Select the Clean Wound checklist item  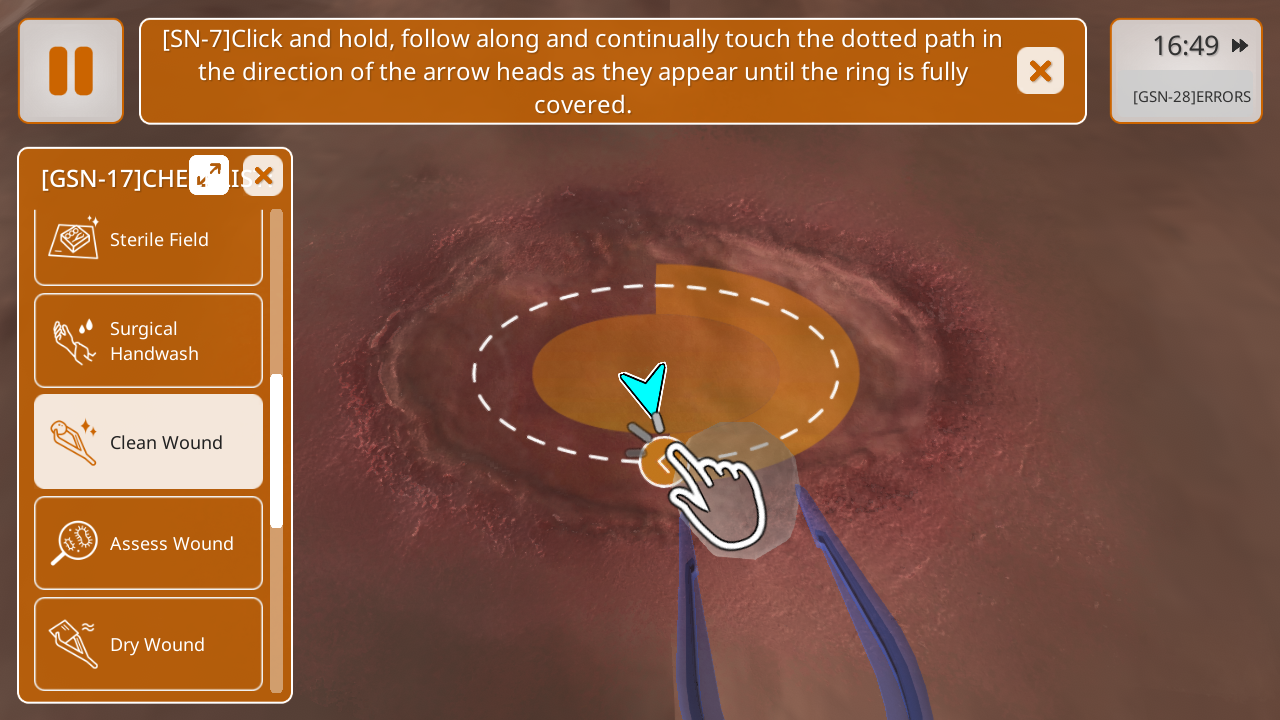point(148,442)
